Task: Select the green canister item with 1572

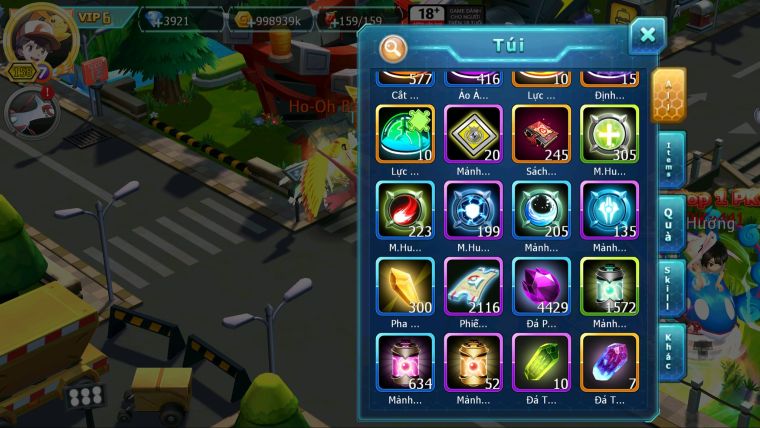Action: click(609, 286)
